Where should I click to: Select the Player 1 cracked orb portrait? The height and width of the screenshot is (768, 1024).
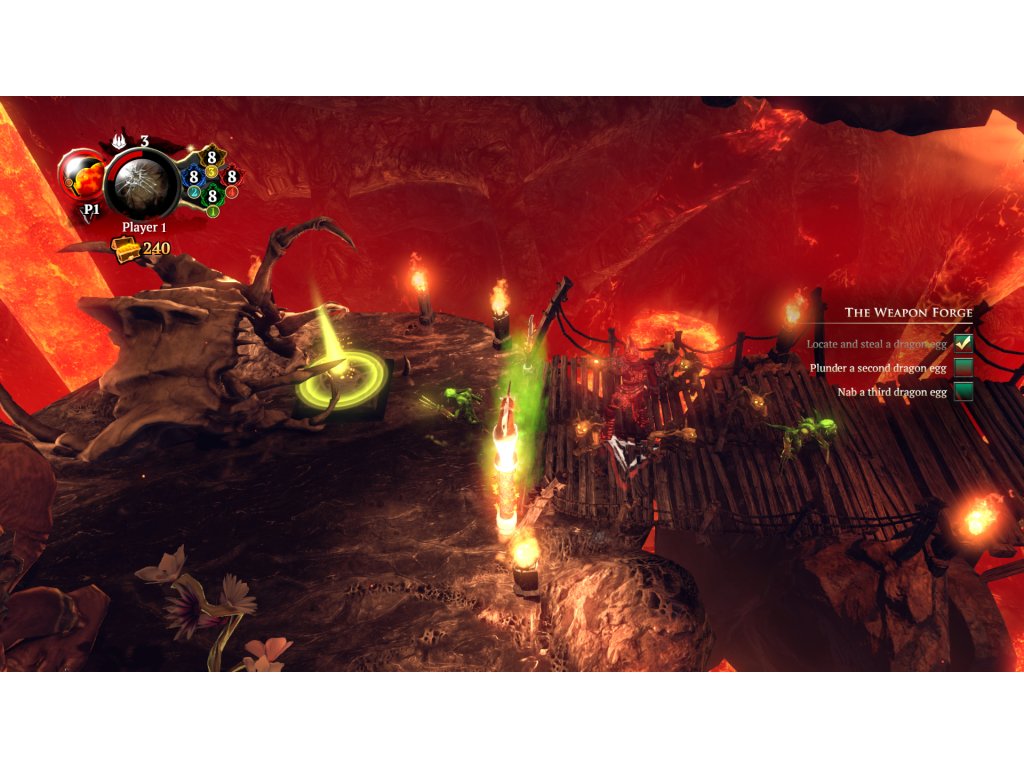[x=142, y=185]
